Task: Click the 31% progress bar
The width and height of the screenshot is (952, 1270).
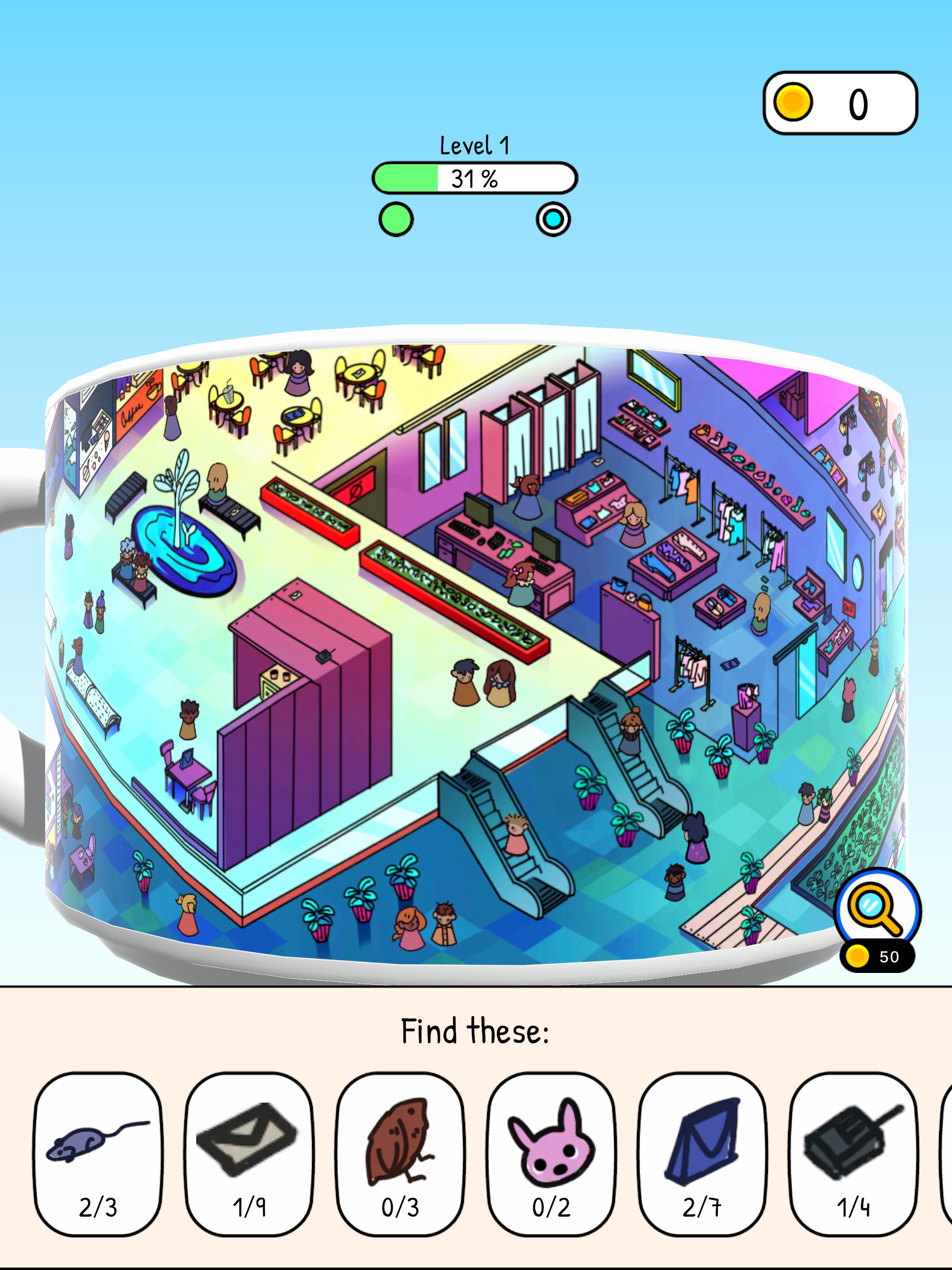Action: (475, 179)
